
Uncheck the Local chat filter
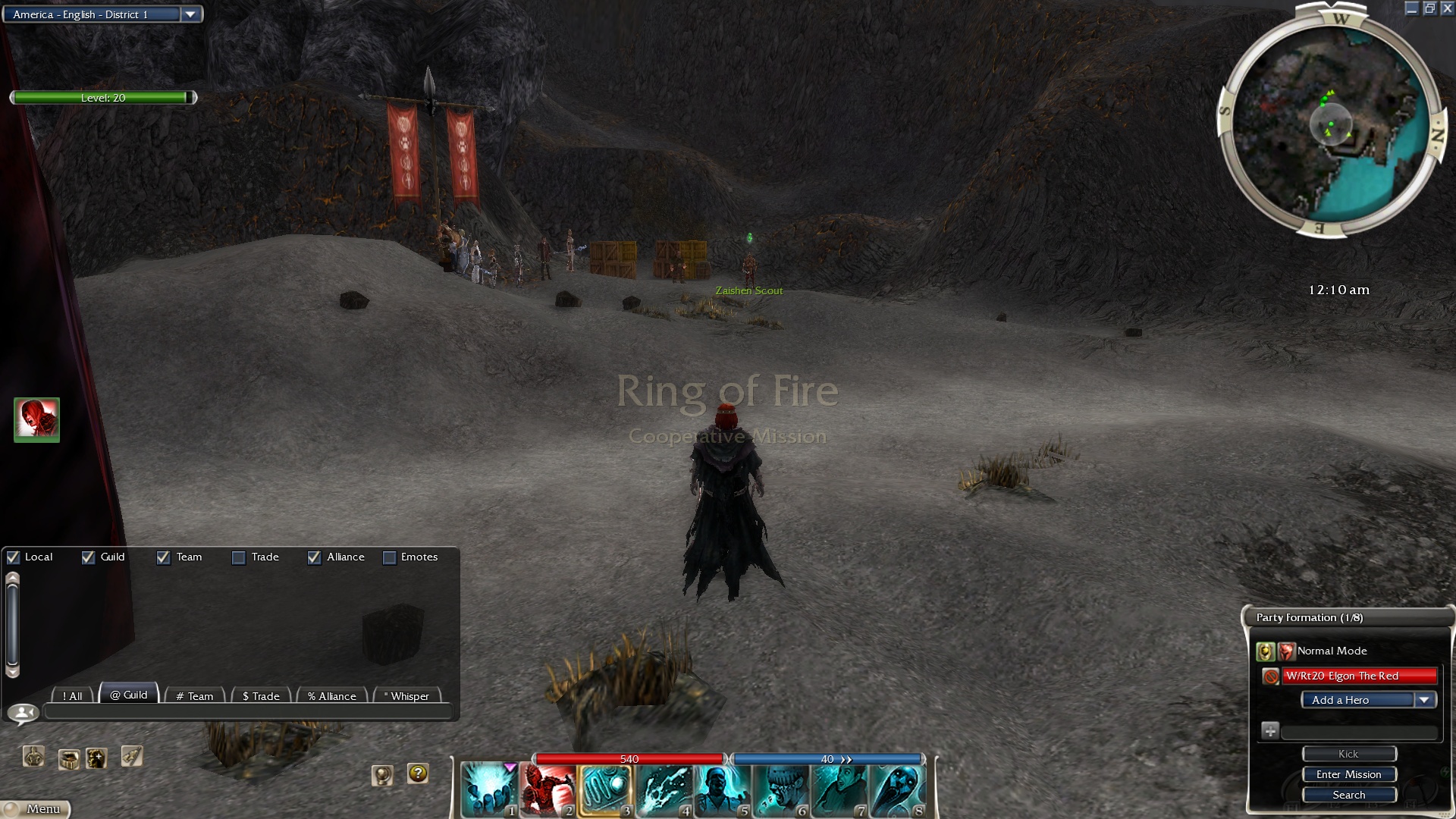click(14, 557)
